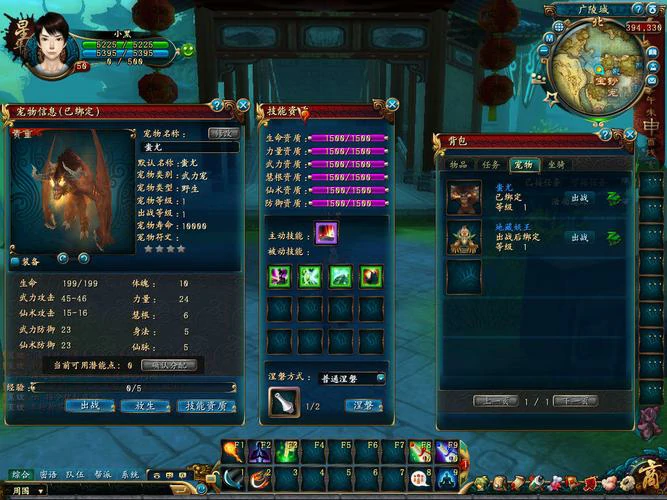Select the 地藏妖王 pet portrait

pyautogui.click(x=463, y=237)
